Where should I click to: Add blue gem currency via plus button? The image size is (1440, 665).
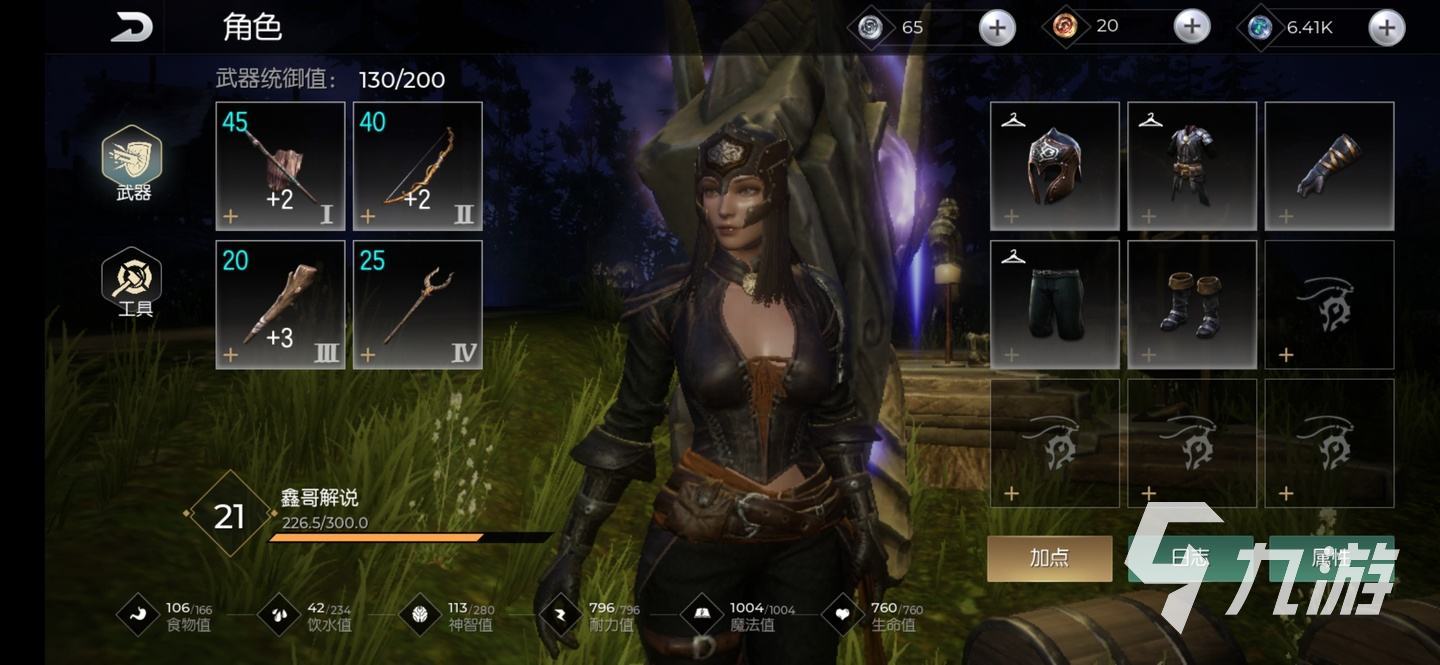click(x=1386, y=28)
